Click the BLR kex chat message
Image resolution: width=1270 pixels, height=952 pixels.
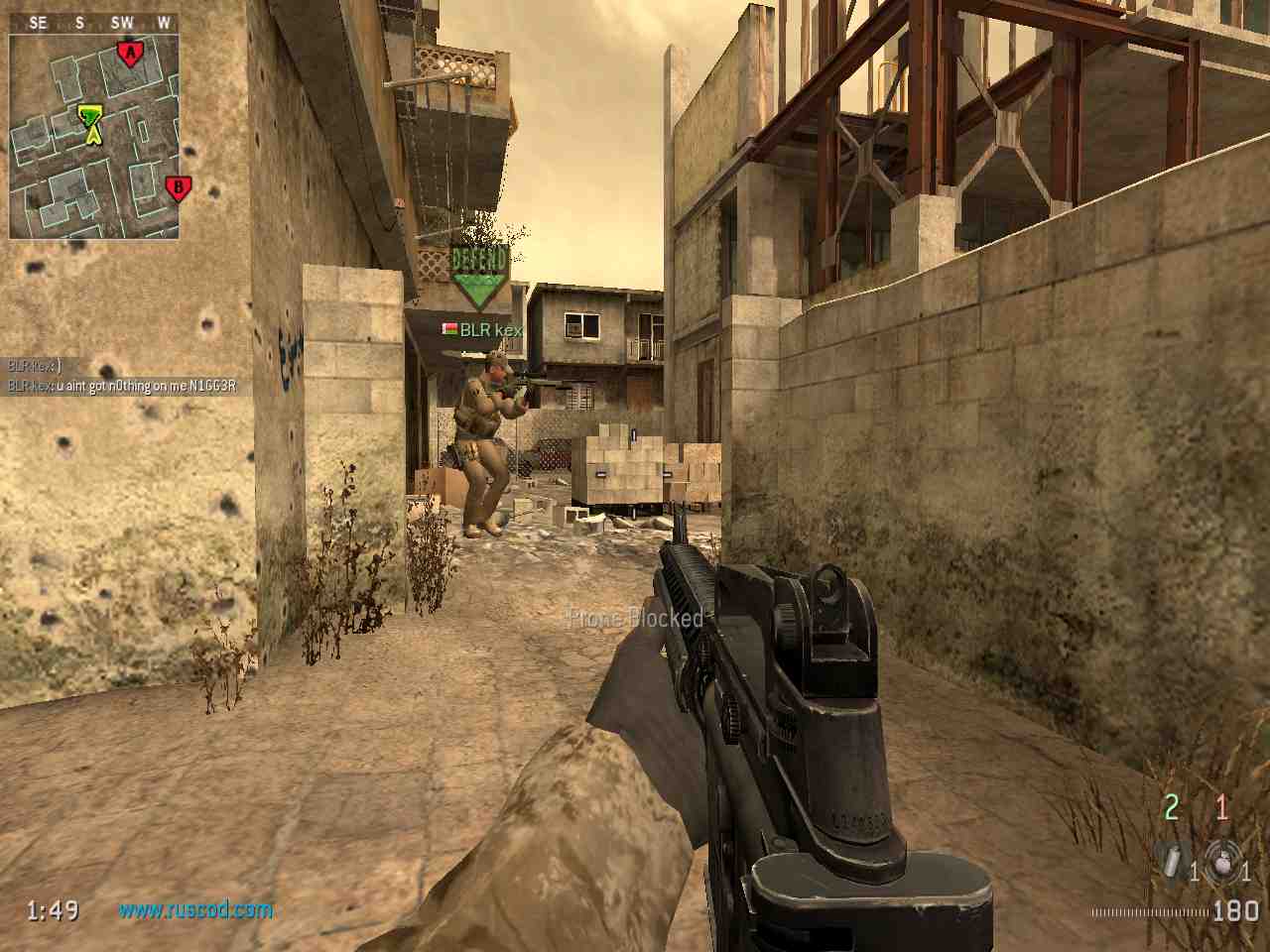coord(122,386)
